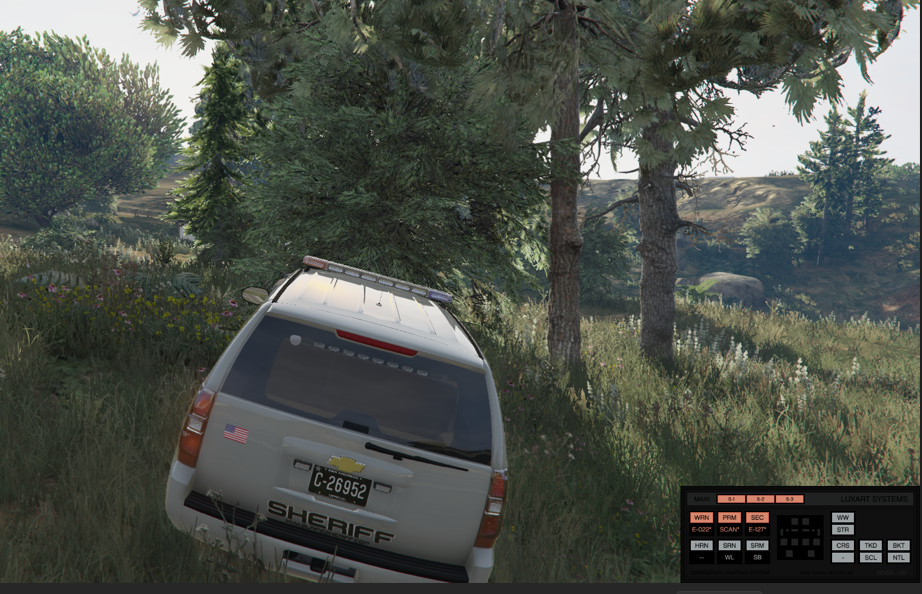Switch to stage S-2
Viewport: 922px width, 594px height.
[x=761, y=499]
